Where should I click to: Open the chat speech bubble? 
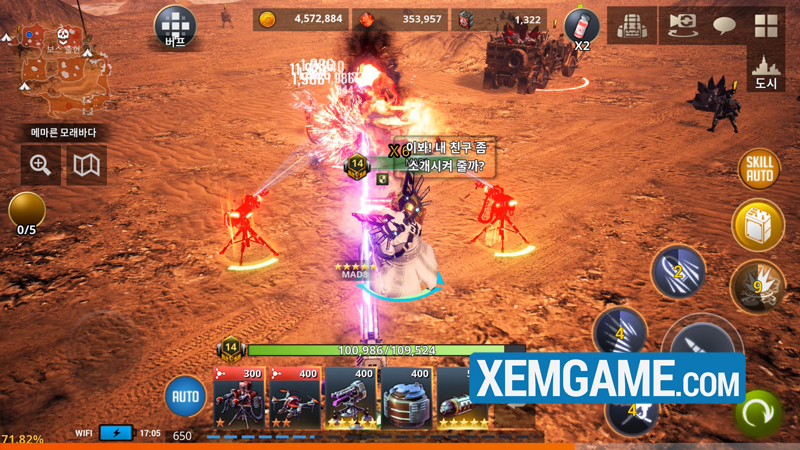[725, 26]
